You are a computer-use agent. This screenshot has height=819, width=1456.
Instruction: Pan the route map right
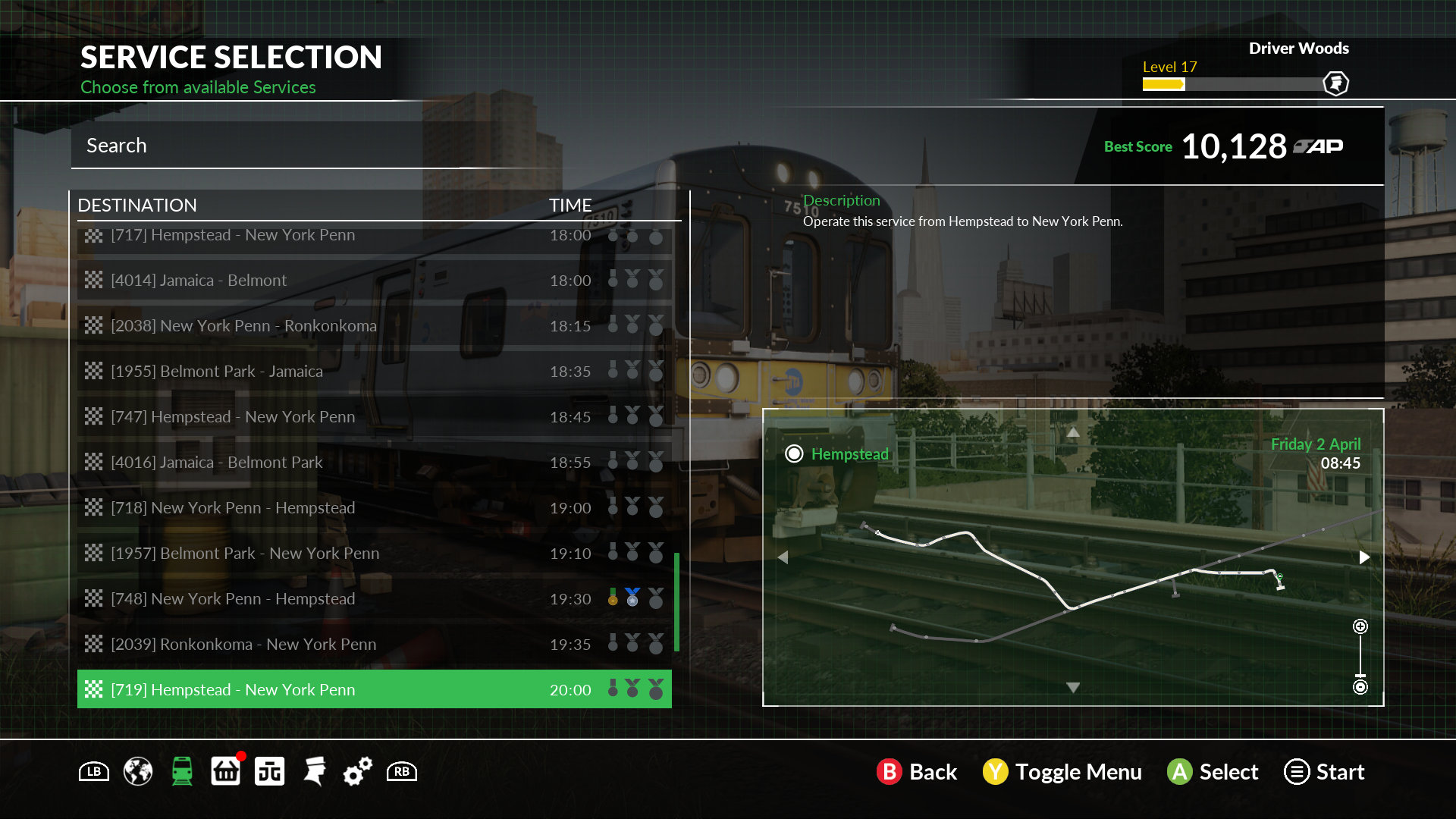click(1364, 557)
